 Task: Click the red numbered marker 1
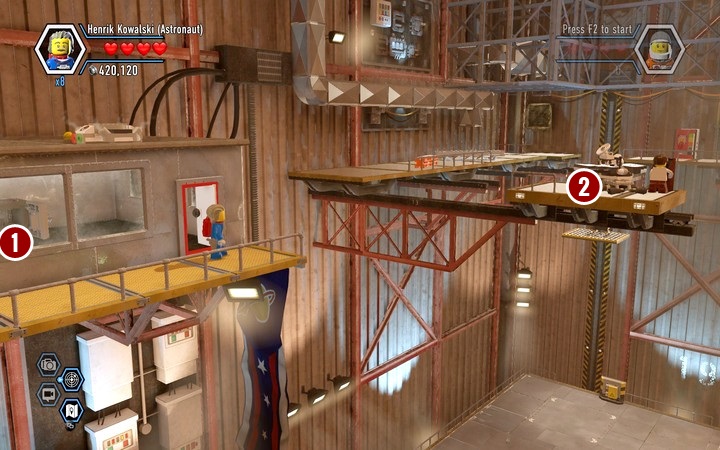click(16, 243)
